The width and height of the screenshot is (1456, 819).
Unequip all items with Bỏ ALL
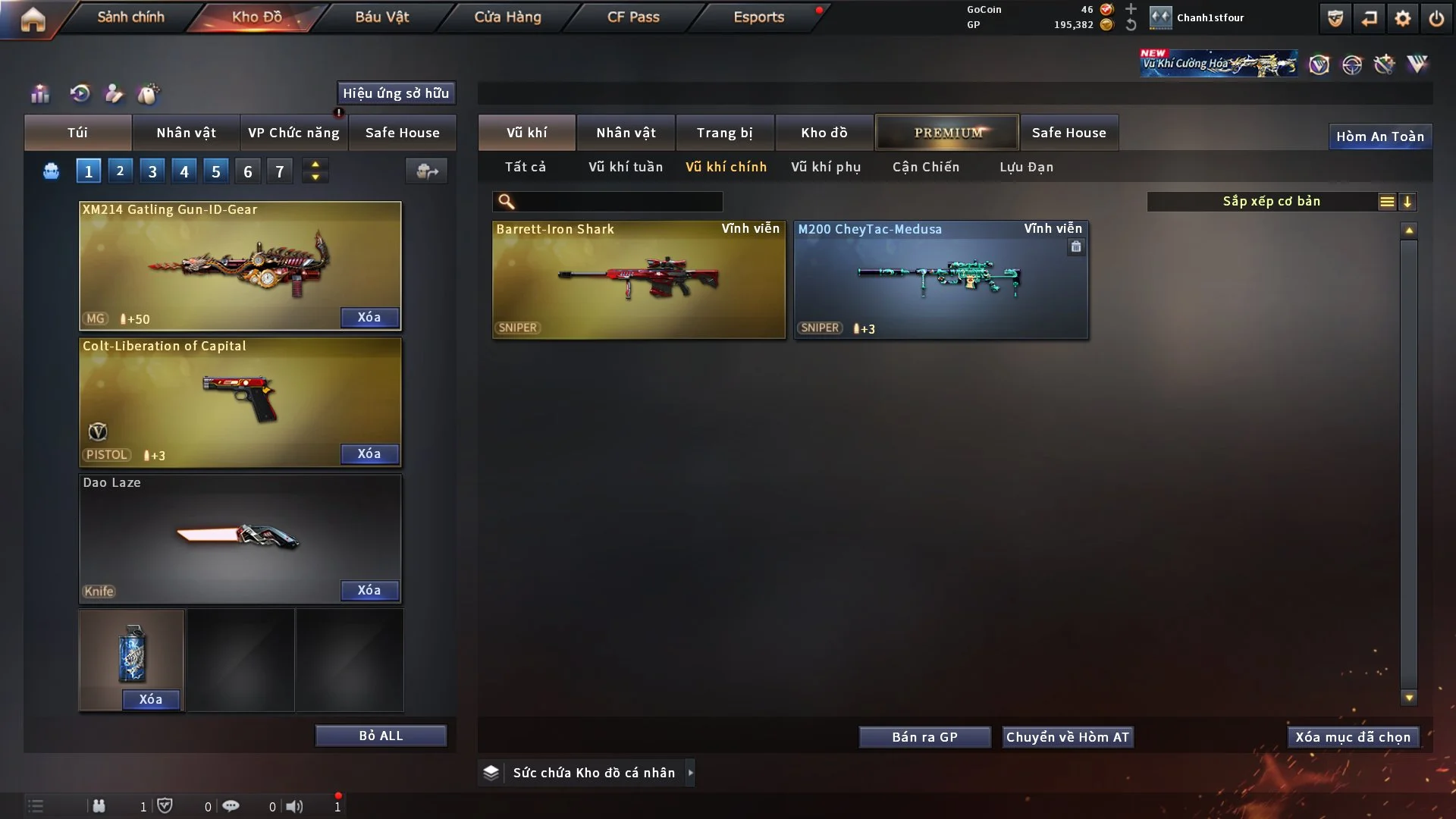click(x=381, y=736)
